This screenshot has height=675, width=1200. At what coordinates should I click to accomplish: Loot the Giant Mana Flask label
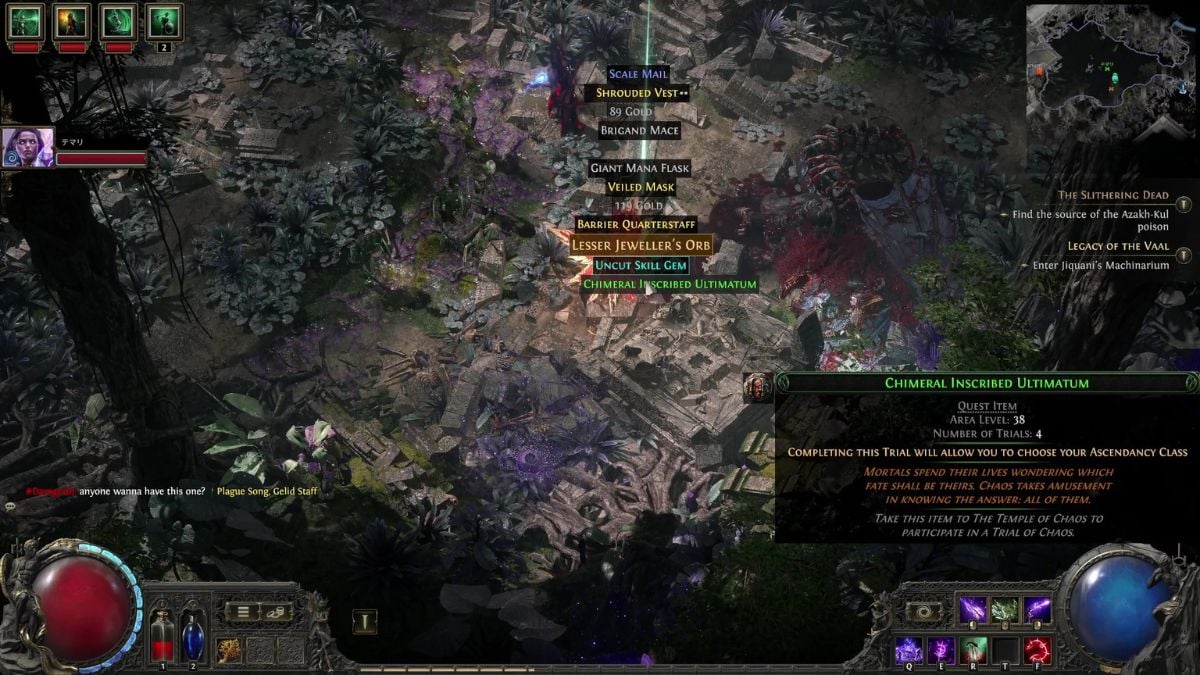click(x=640, y=168)
